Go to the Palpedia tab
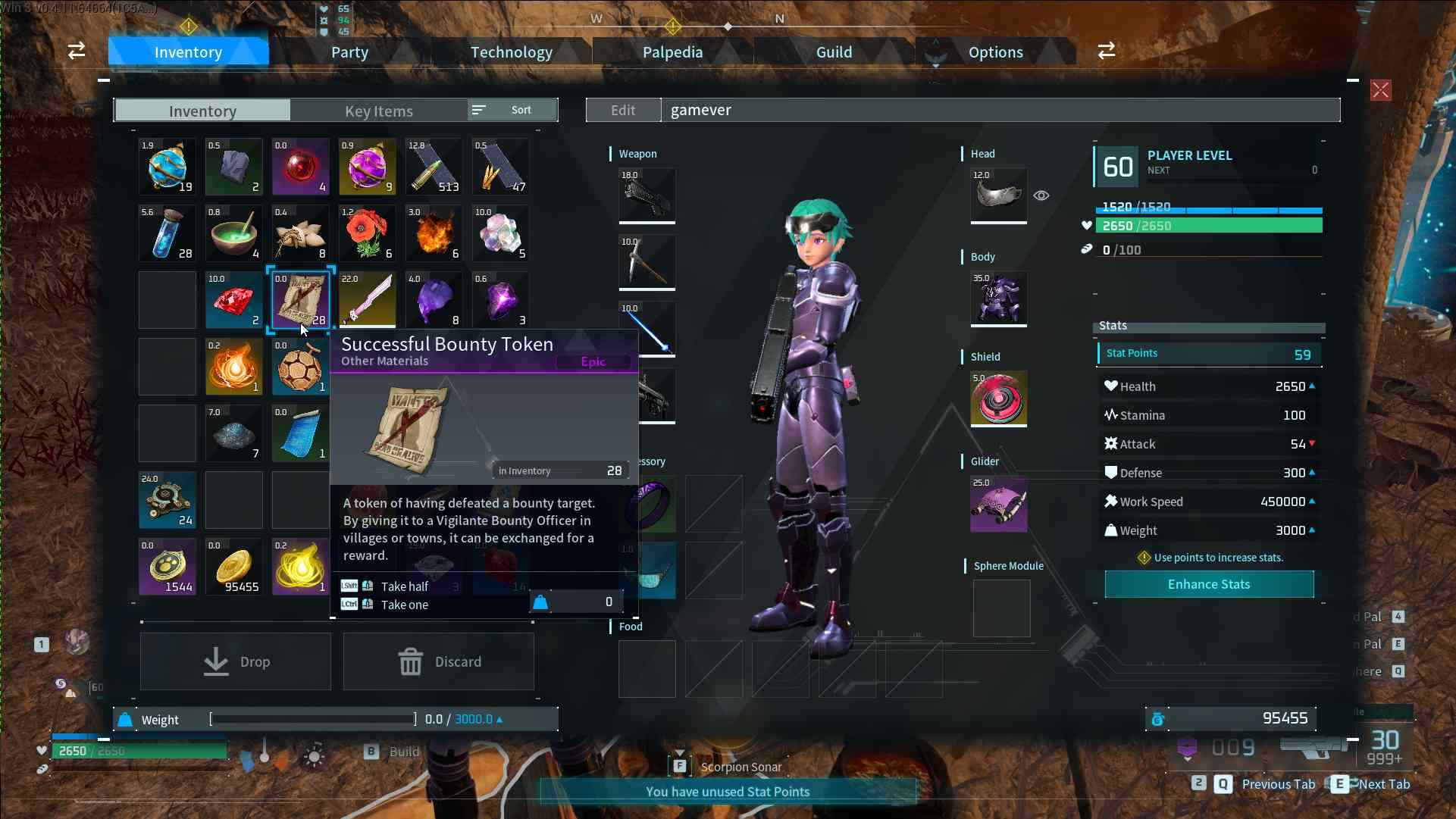The width and height of the screenshot is (1456, 819). (x=672, y=52)
